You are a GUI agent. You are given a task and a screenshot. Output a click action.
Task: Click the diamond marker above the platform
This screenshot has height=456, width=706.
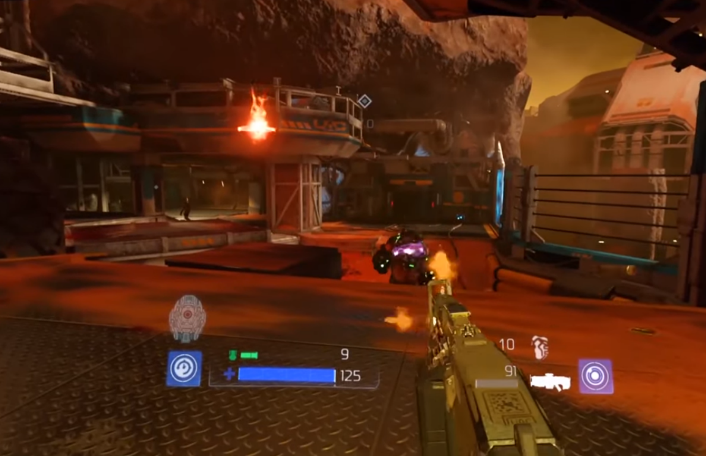coord(365,101)
